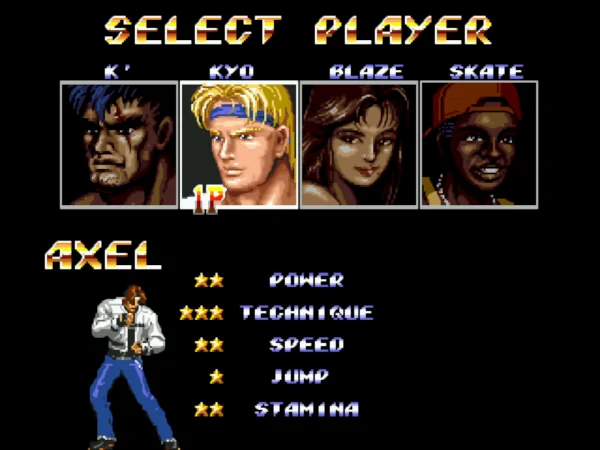Choose the Kyo portrait with blue headband

(239, 144)
